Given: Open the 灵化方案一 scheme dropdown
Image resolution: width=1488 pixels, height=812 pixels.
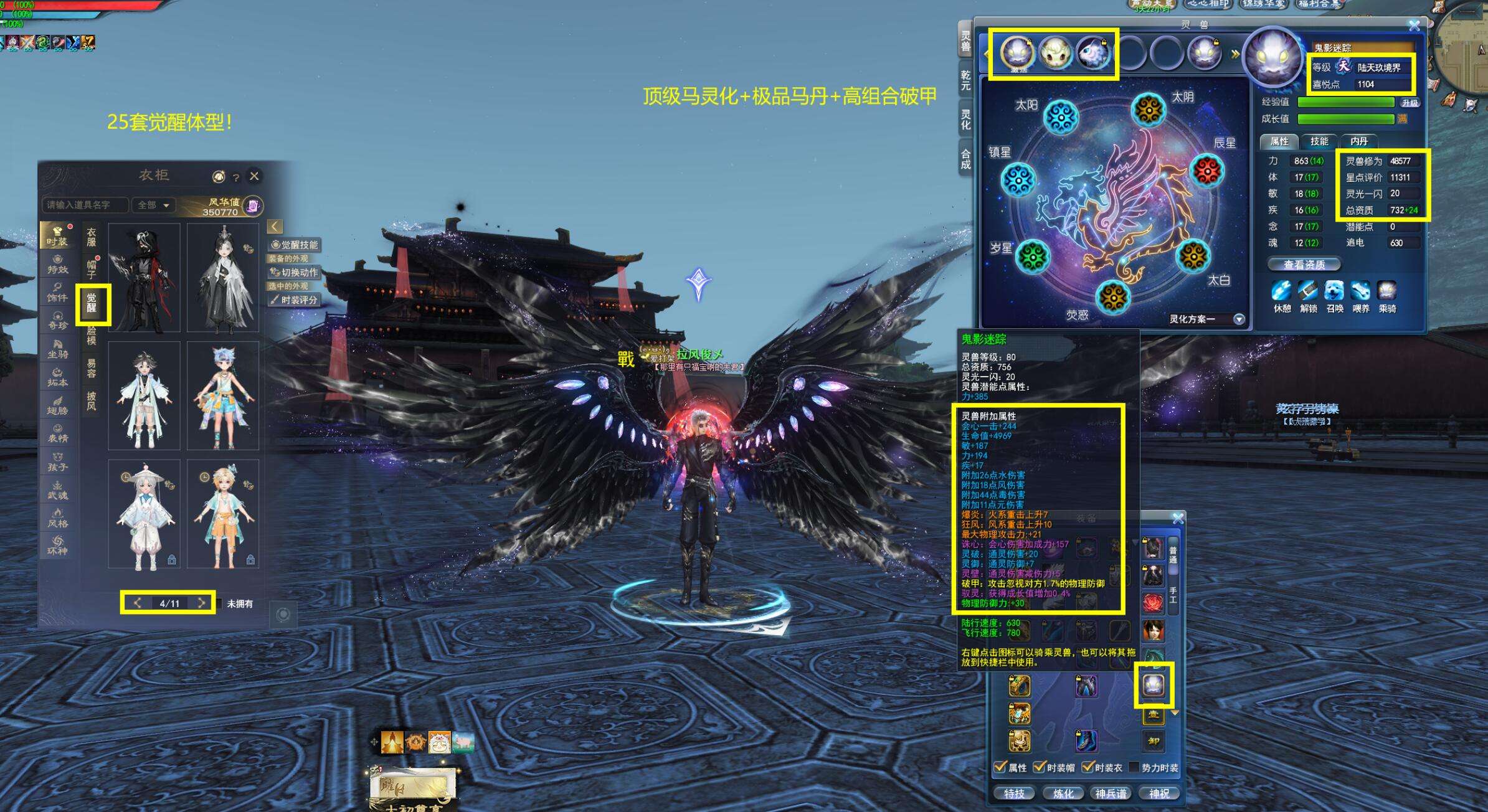Looking at the screenshot, I should coord(1239,319).
